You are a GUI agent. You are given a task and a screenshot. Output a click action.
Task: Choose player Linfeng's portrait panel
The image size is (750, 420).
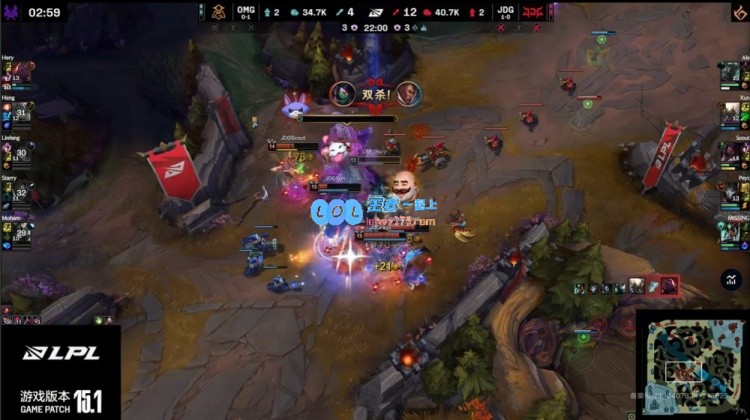tap(18, 152)
